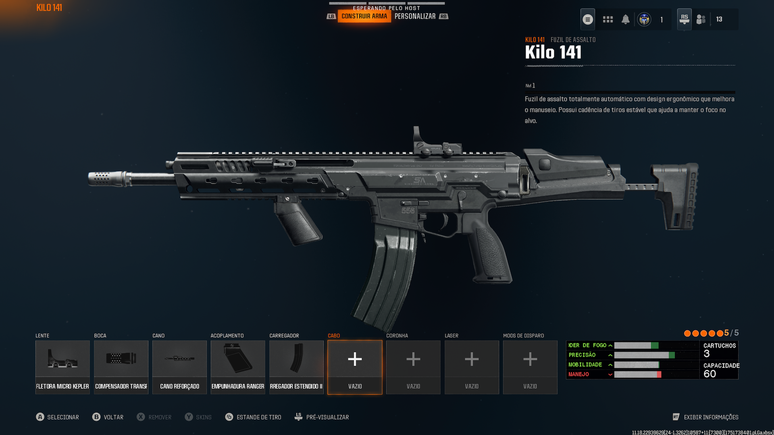The image size is (774, 435).
Task: Open the empty Laser attachment slot
Action: pos(472,366)
